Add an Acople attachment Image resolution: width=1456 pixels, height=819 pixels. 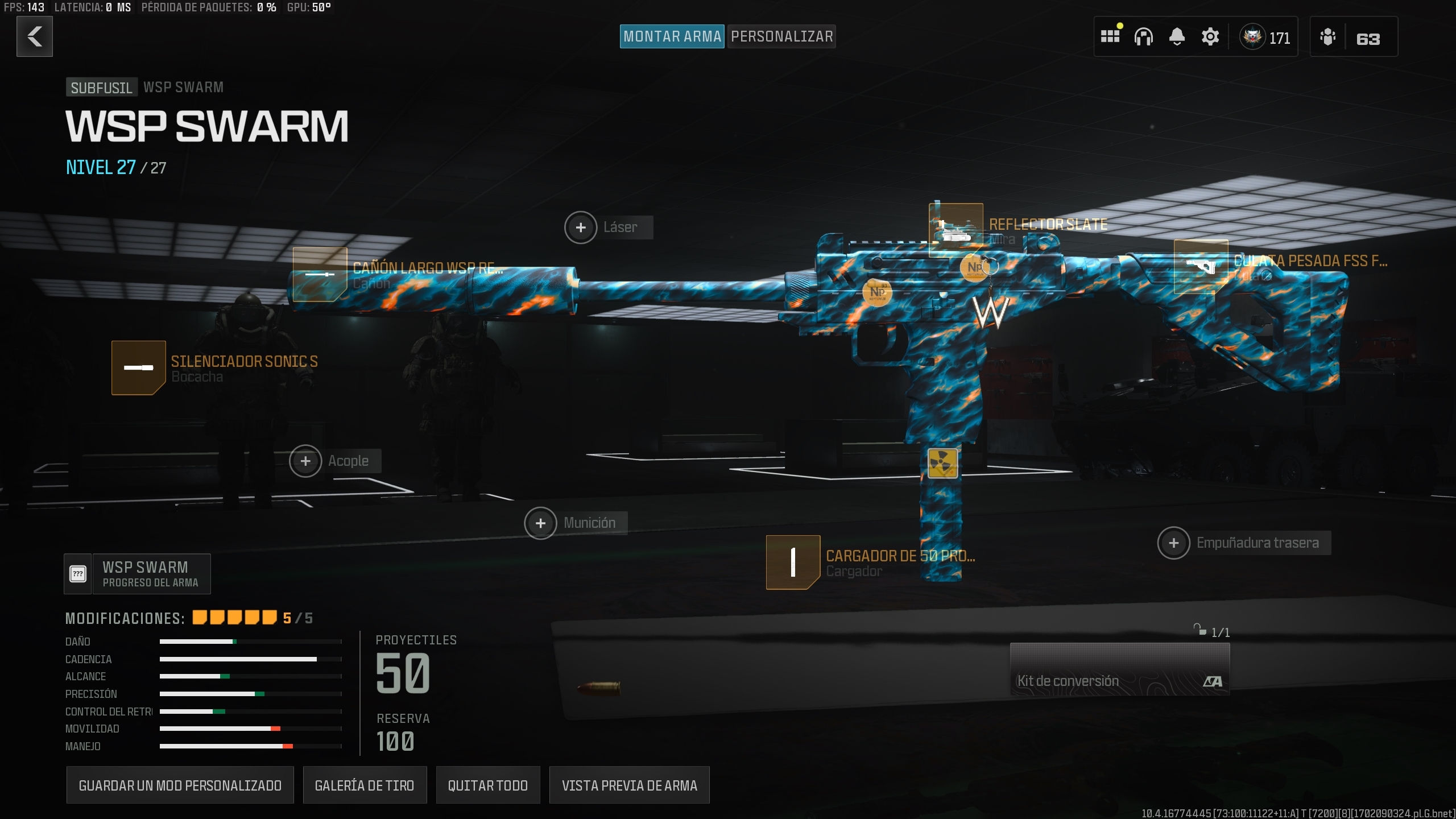(x=305, y=461)
